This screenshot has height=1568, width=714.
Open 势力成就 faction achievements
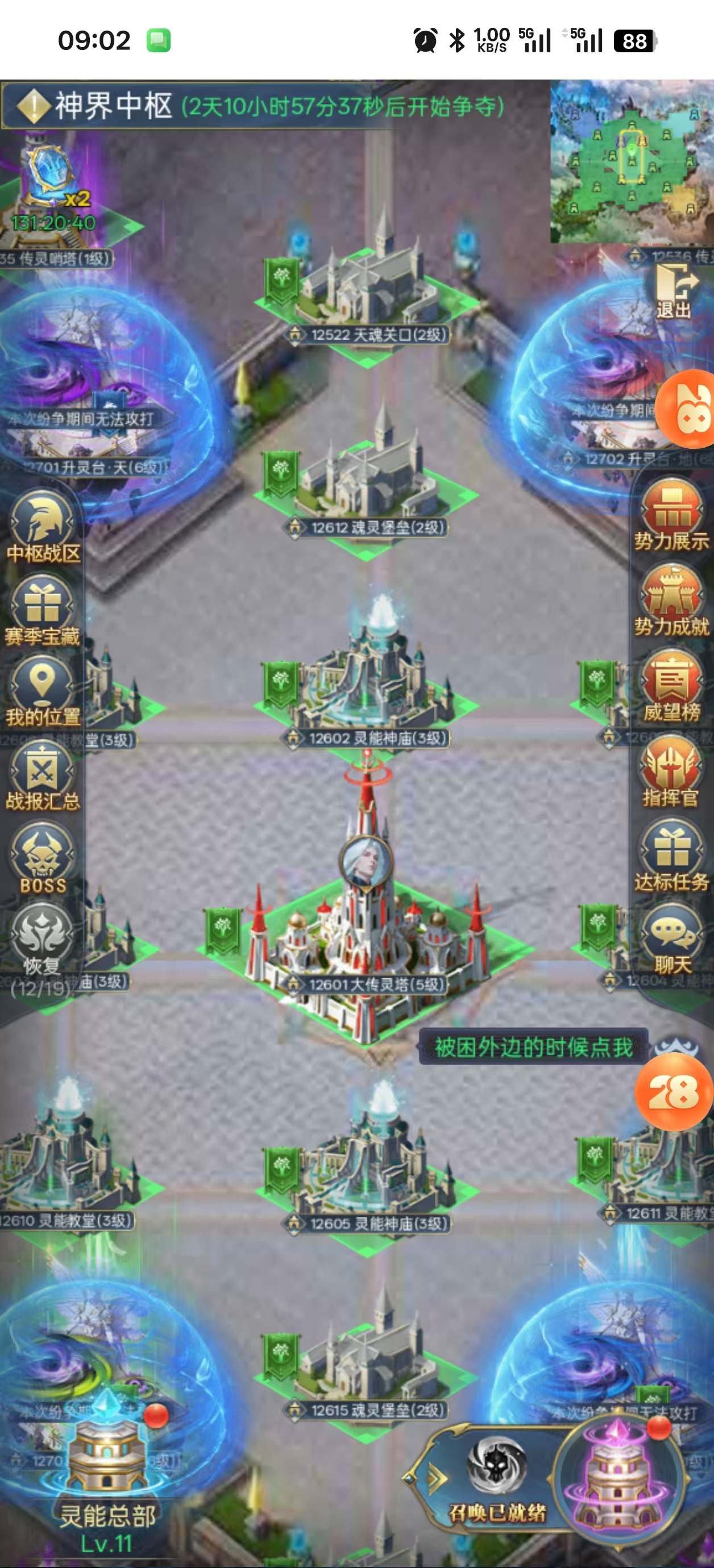coord(671,599)
